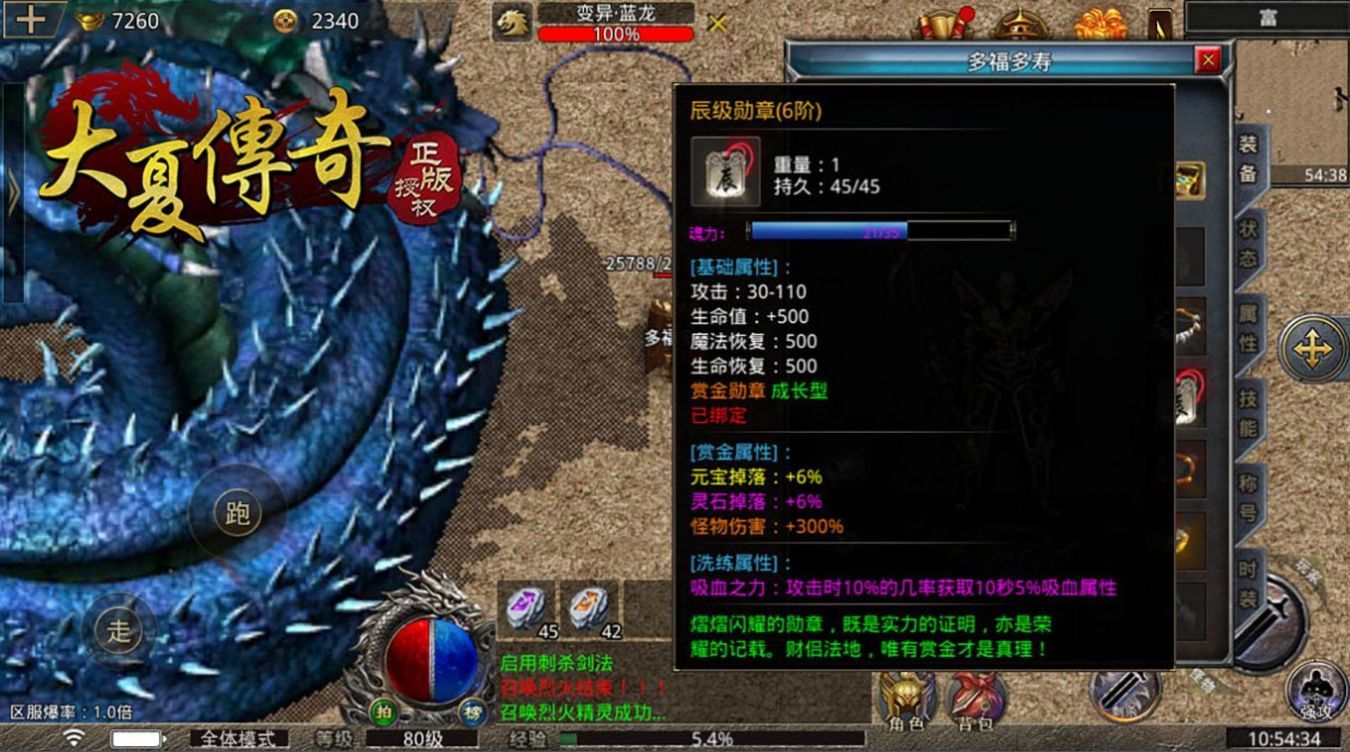
Task: Close the 多福多寿 character window
Action: [1208, 61]
